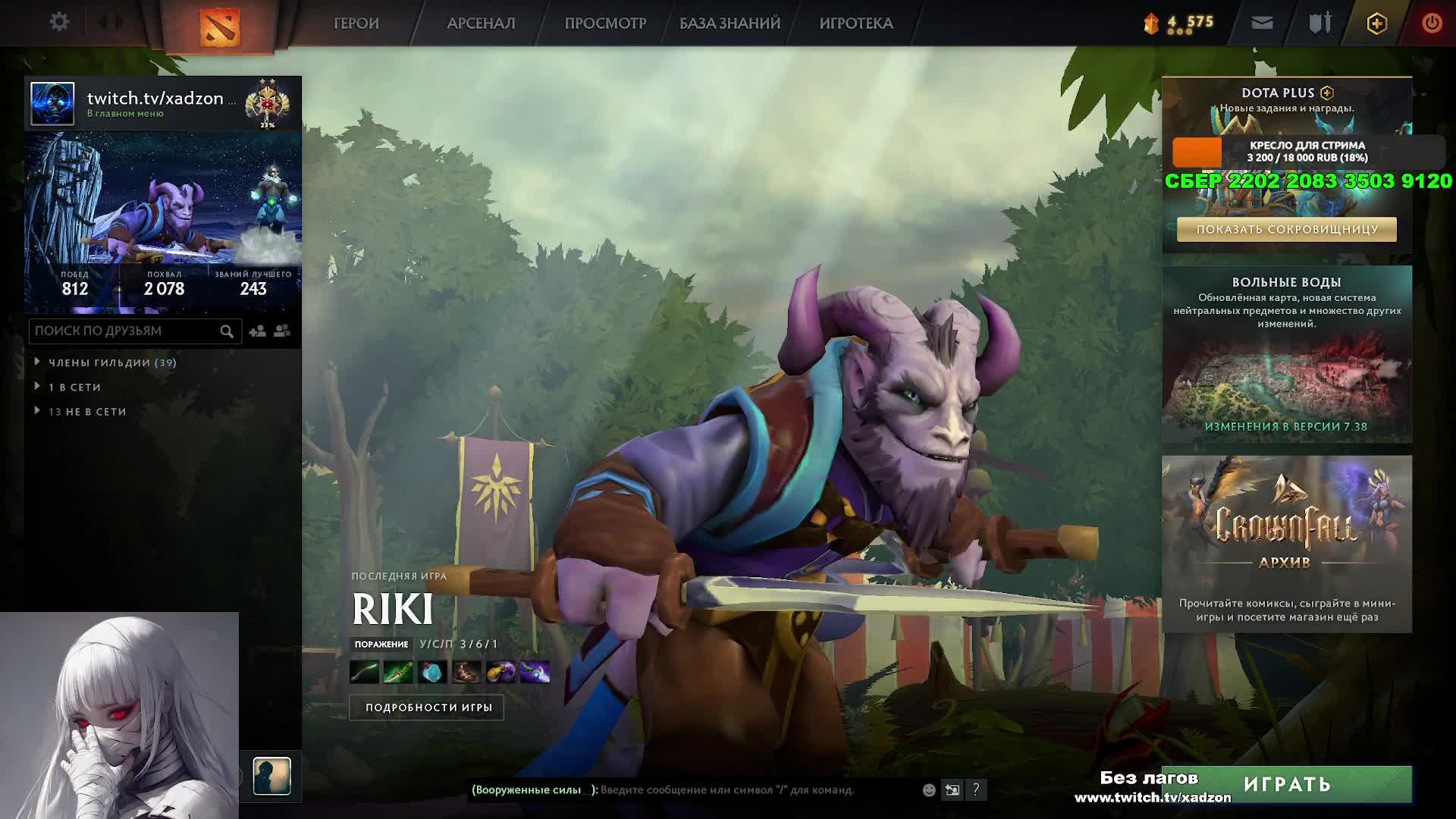The height and width of the screenshot is (819, 1456).
Task: Open the ВОЛЬНЫЕ ВОДЫ 7.38 update panel
Action: 1286,354
